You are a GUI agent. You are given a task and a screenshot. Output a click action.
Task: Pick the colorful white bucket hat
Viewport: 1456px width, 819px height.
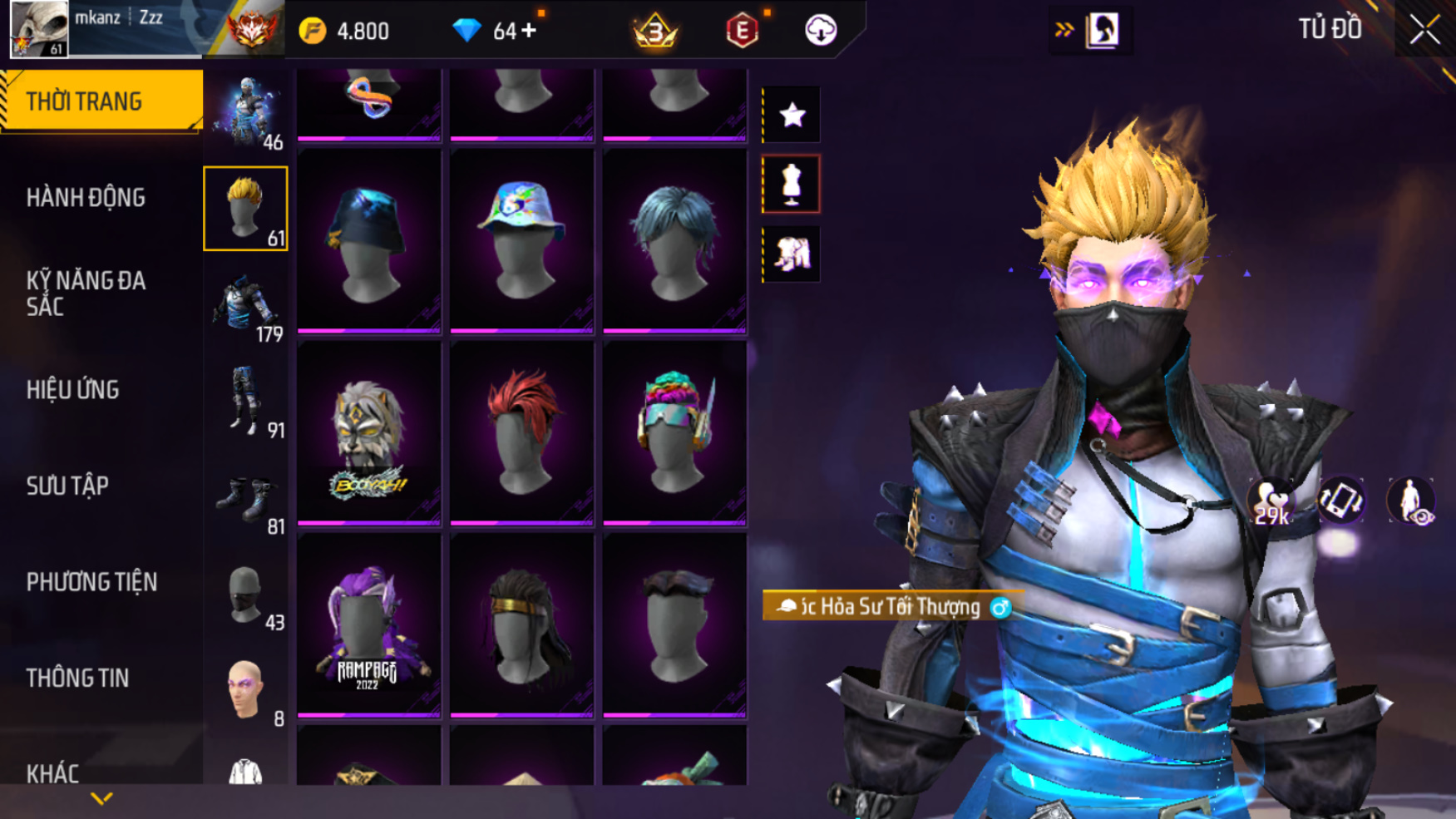[521, 240]
